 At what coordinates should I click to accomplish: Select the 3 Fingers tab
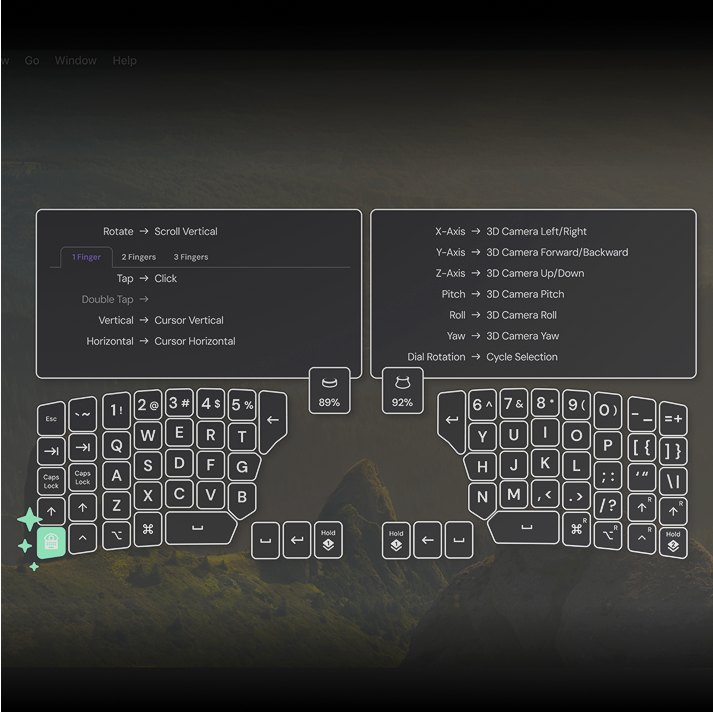coord(191,257)
